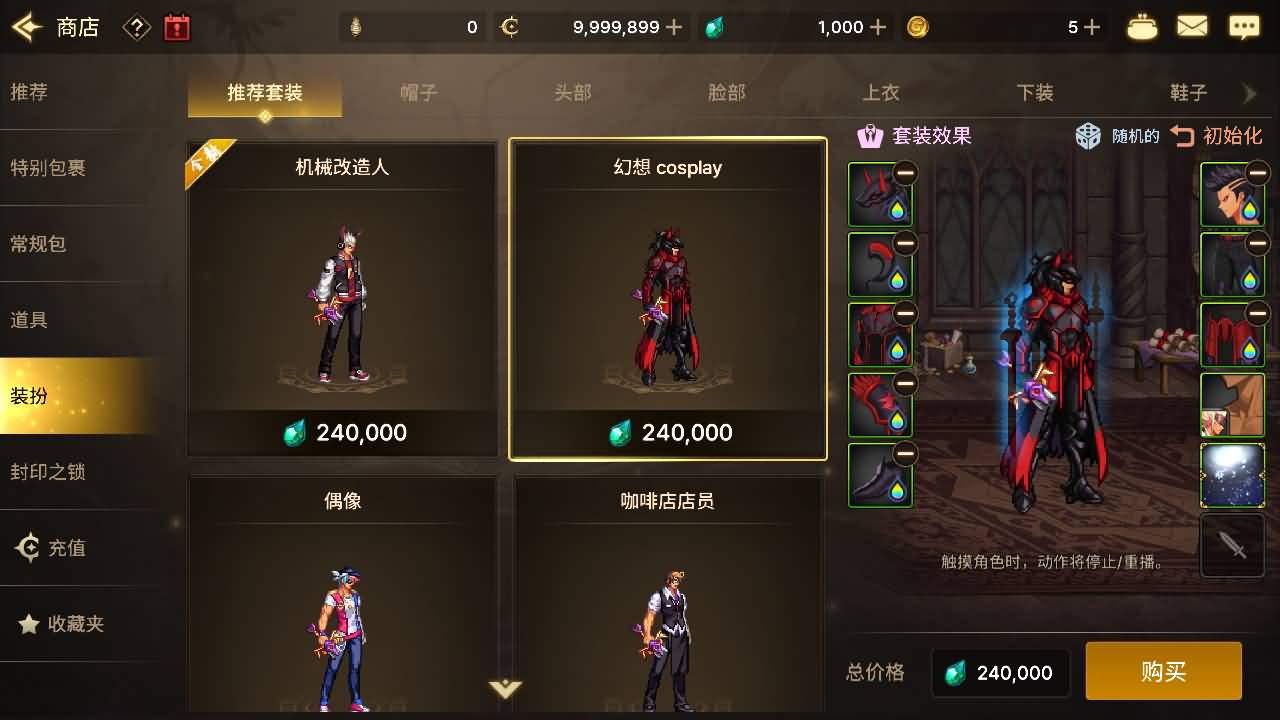The width and height of the screenshot is (1280, 720).
Task: Remove the hairstyle using its minus toggle
Action: click(1256, 172)
